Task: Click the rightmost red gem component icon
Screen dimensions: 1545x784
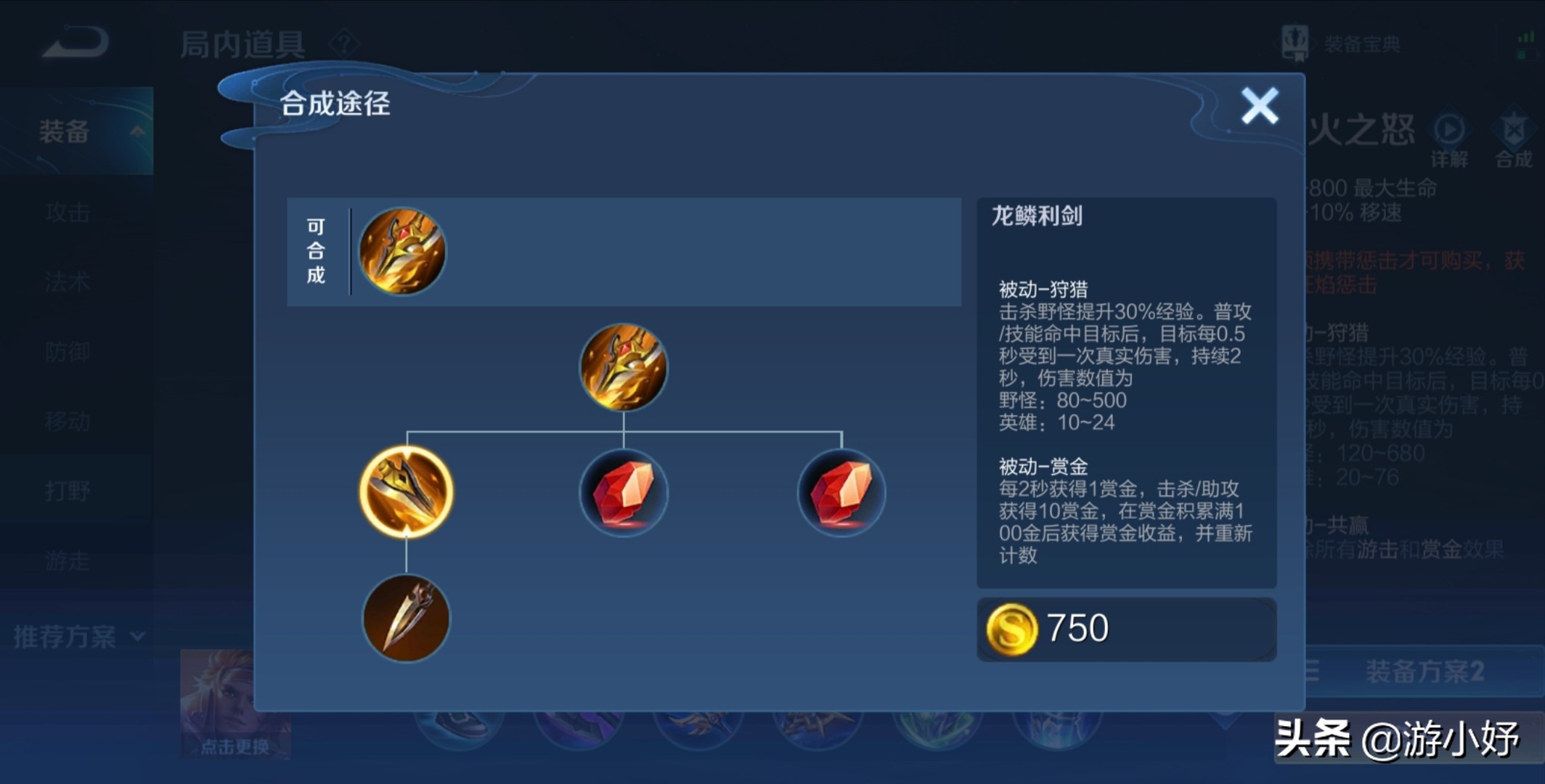Action: 841,492
